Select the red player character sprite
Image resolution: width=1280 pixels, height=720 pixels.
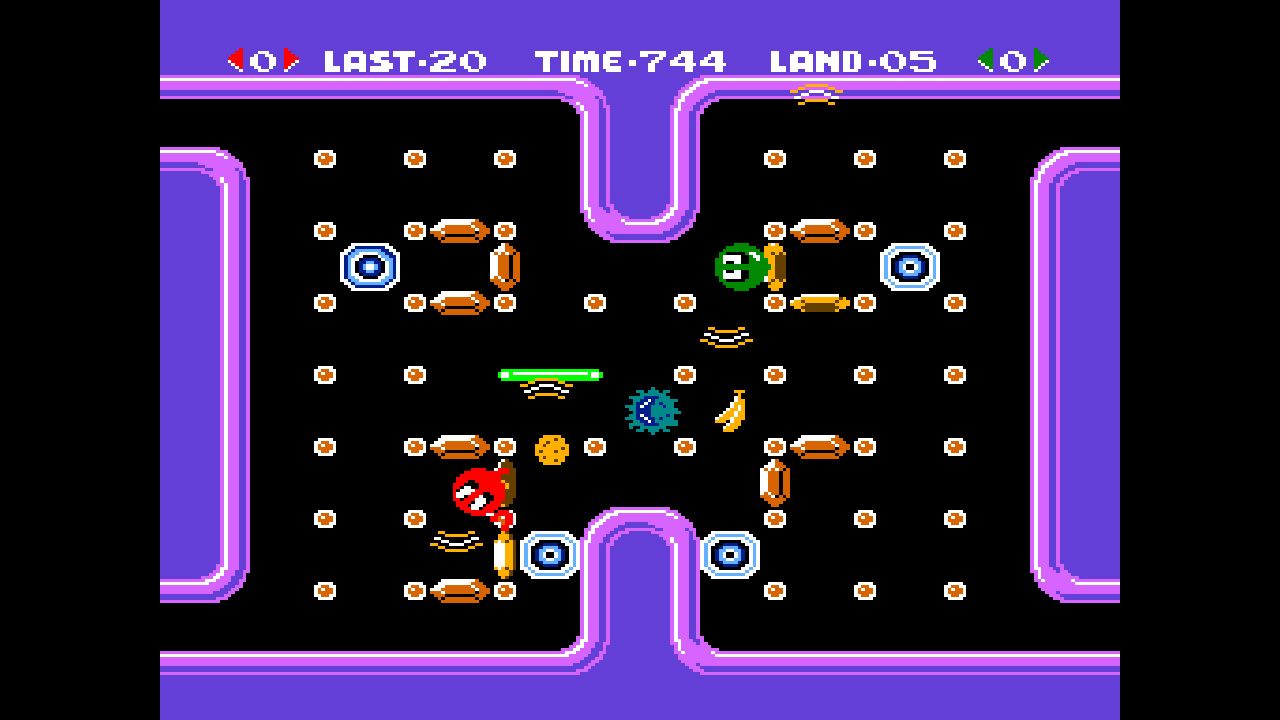478,490
